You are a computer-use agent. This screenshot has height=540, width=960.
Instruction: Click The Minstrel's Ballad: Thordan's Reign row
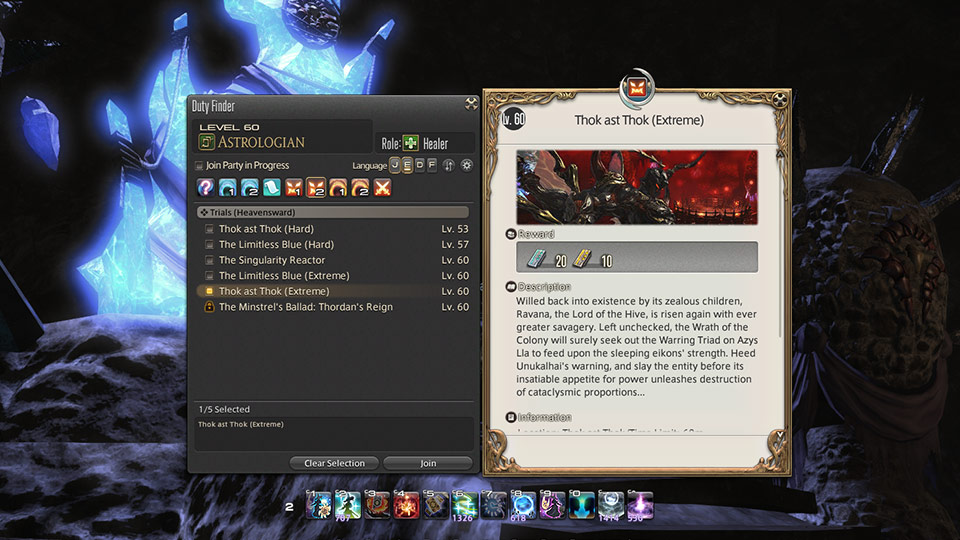tap(305, 307)
